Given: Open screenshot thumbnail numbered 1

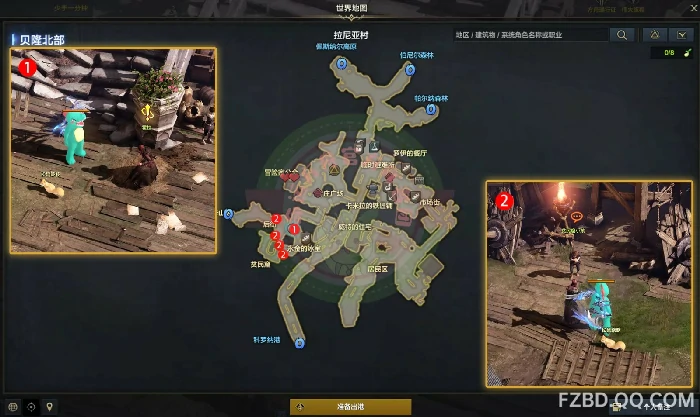Looking at the screenshot, I should [x=113, y=150].
